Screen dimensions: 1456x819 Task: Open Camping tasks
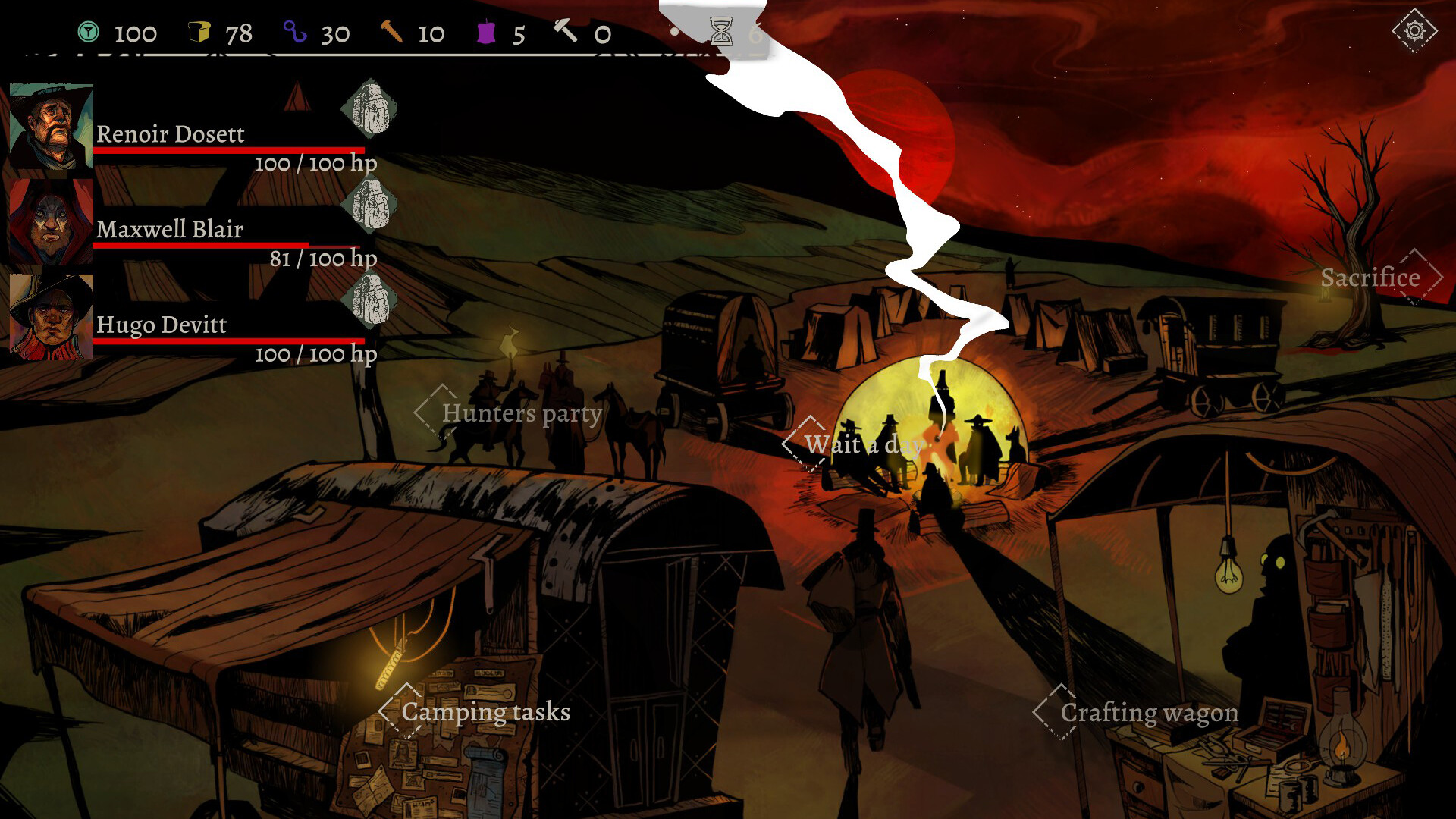click(x=485, y=712)
